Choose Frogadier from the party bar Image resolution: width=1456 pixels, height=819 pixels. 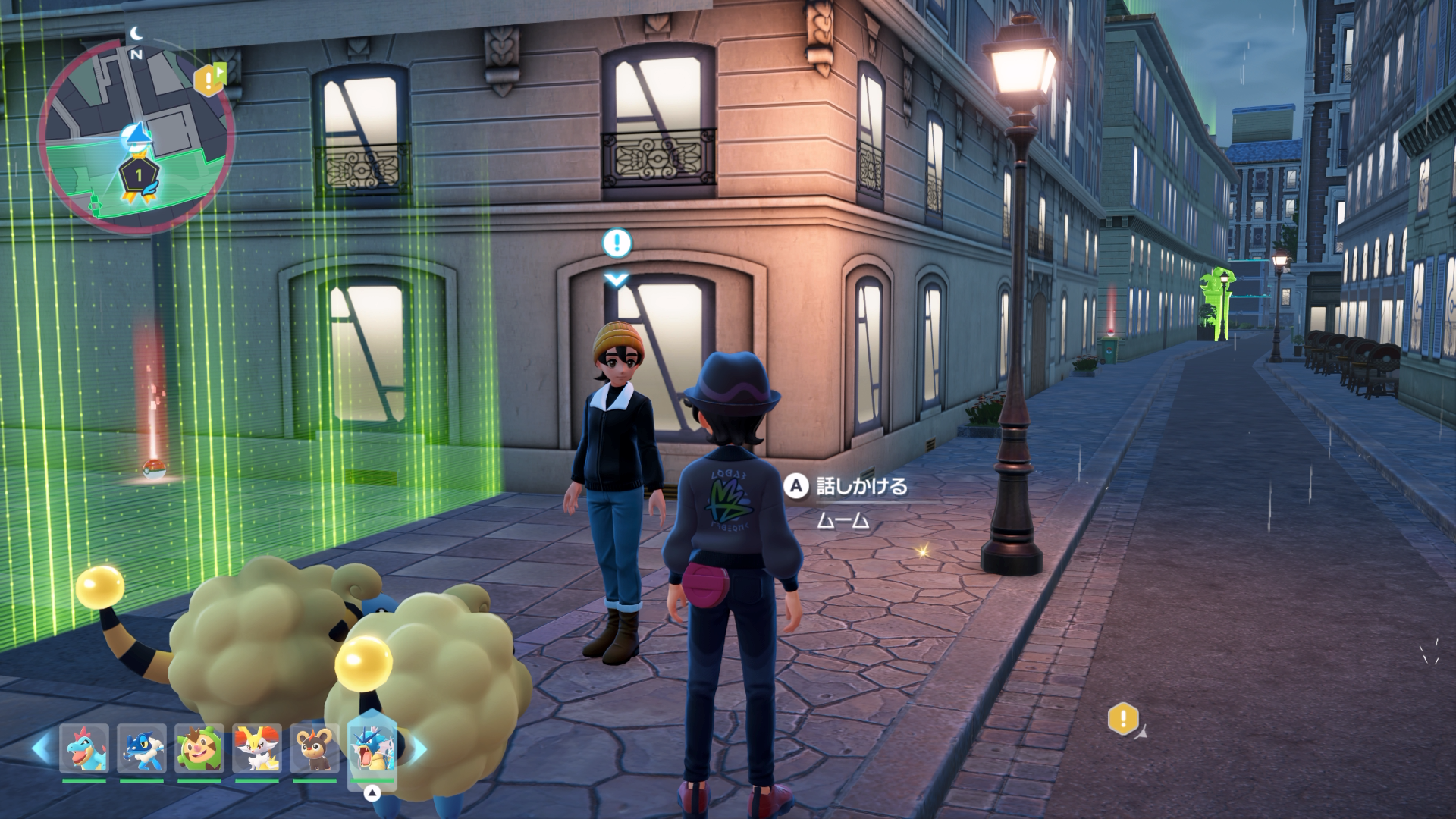(142, 748)
